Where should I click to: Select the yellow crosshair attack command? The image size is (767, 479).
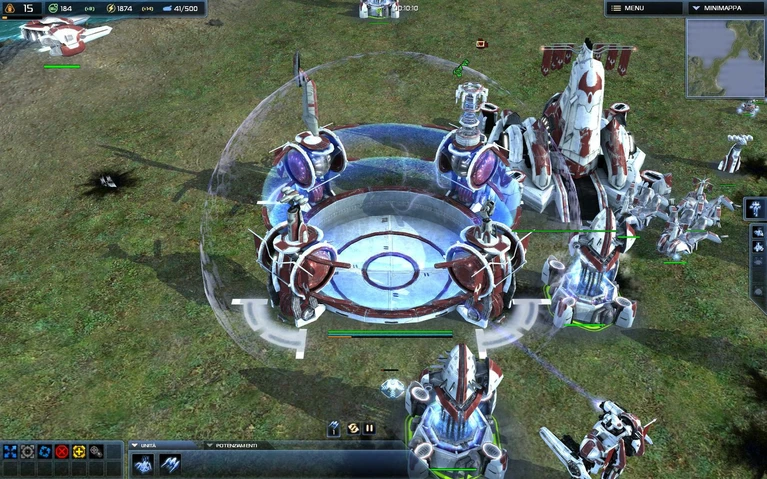tap(78, 452)
